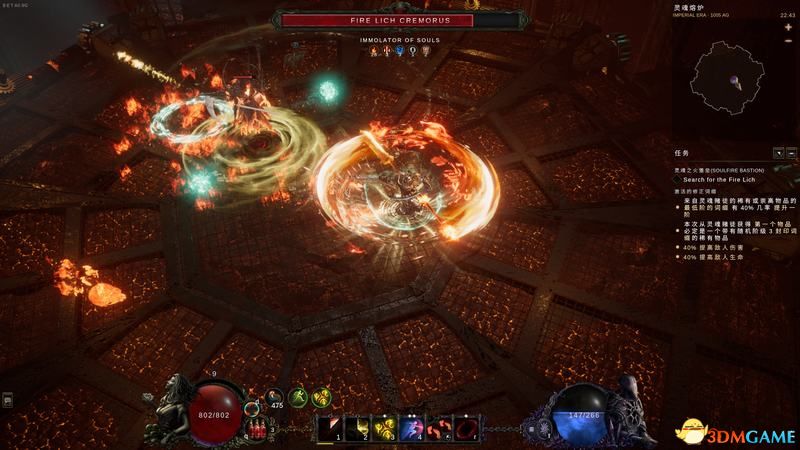Activate the yellow glowing skill in slot 3

[x=384, y=428]
